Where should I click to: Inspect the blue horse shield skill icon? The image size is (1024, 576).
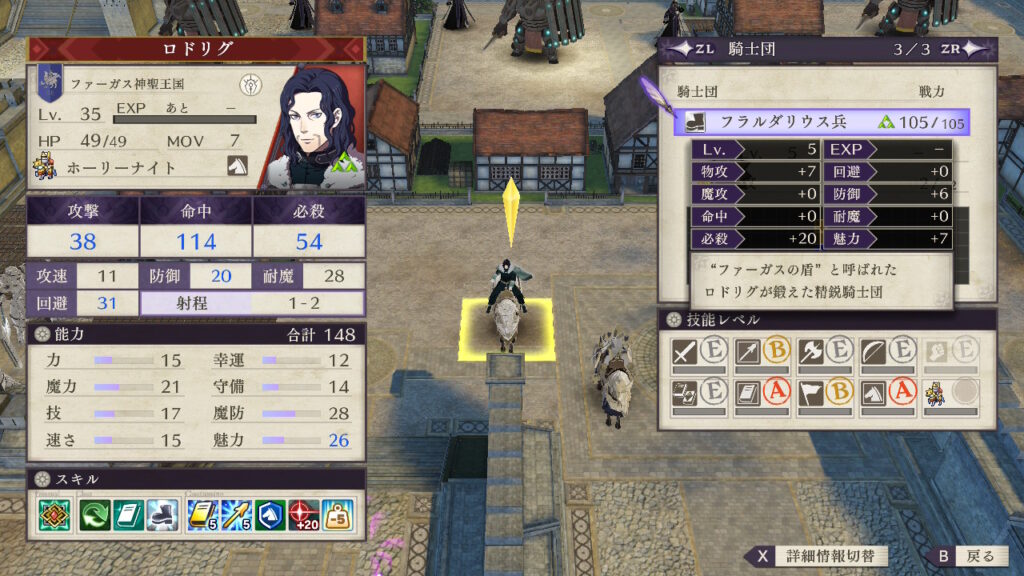271,514
